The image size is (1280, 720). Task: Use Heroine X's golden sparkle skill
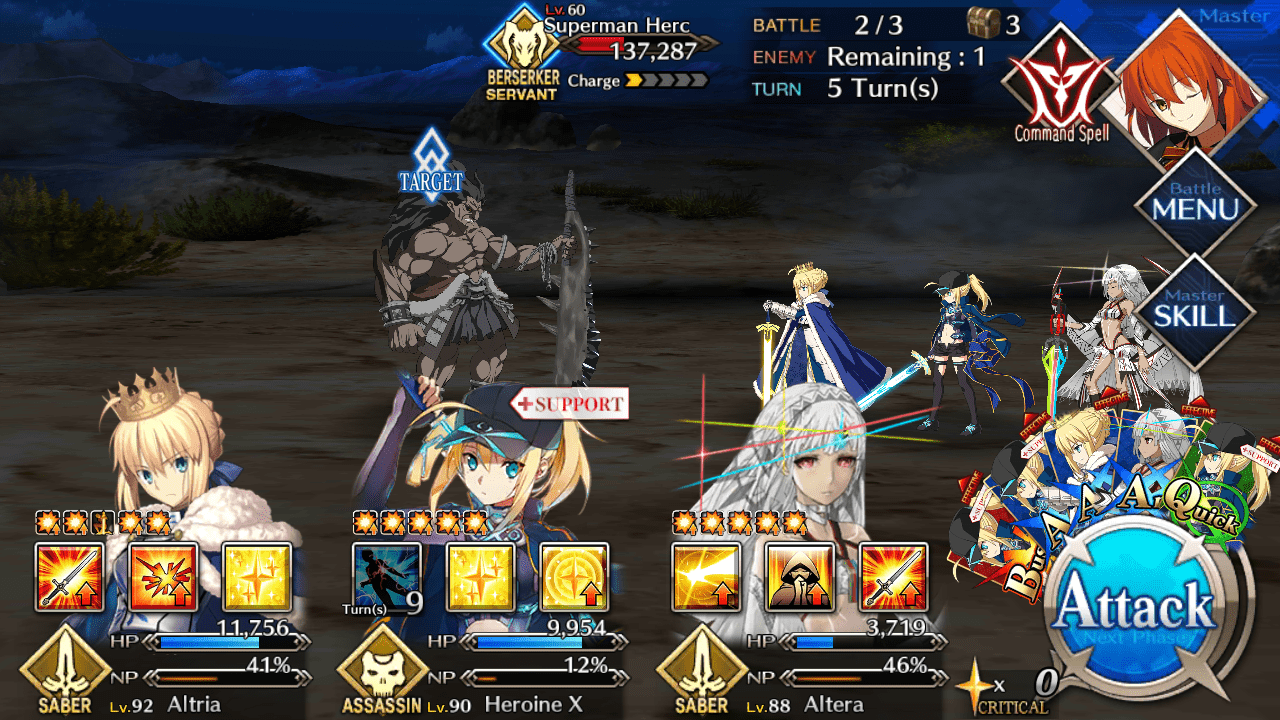pyautogui.click(x=480, y=577)
